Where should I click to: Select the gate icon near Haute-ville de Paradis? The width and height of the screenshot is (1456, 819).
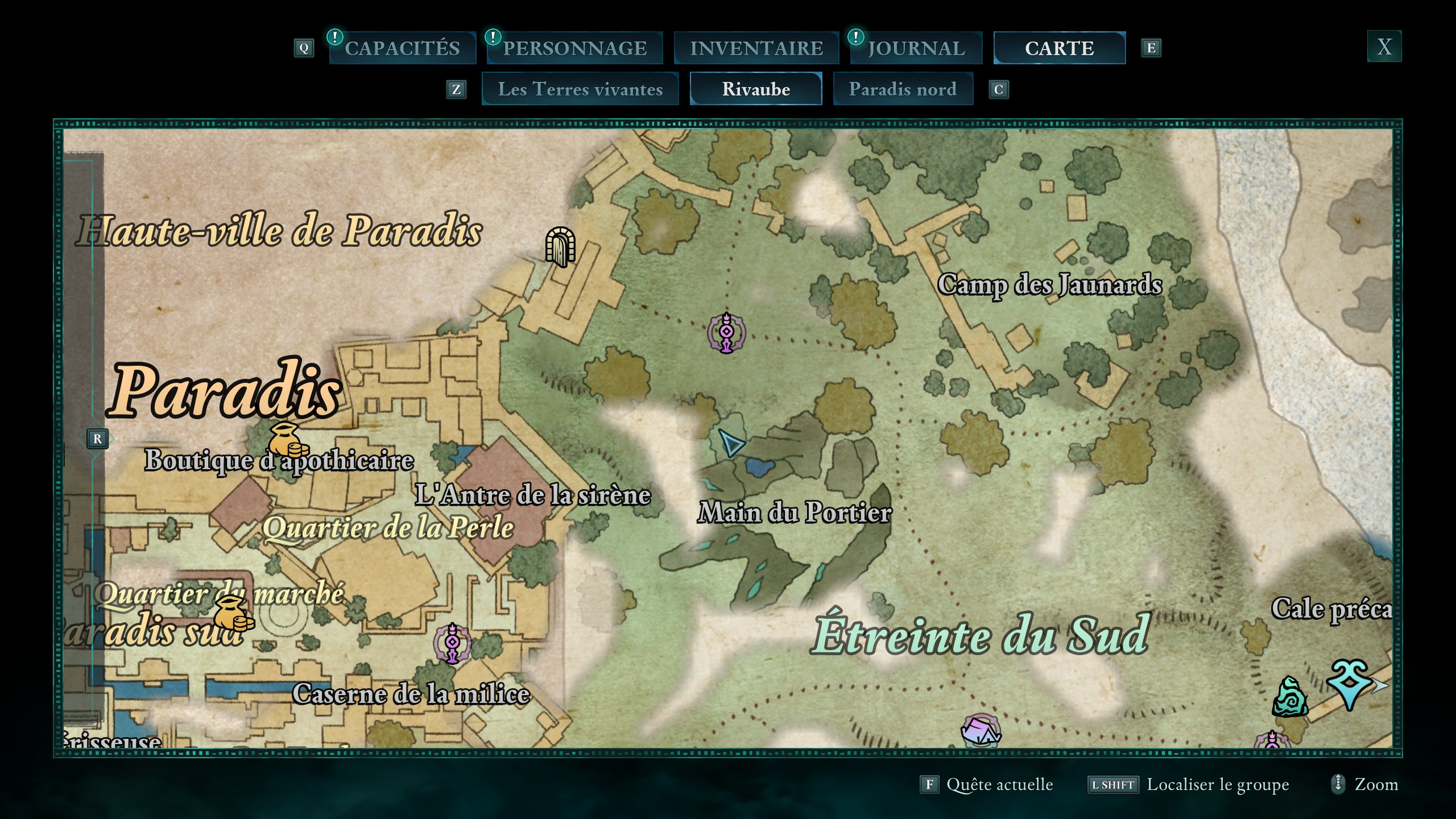[561, 248]
